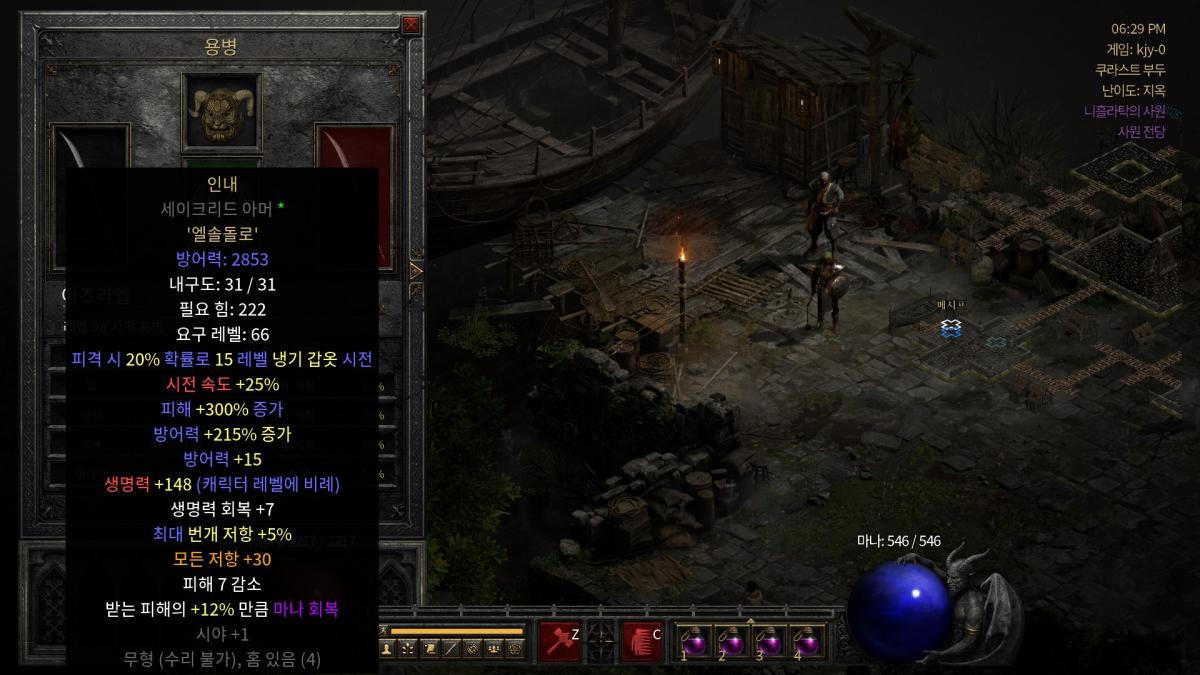Use the purple potion in belt slot 4
Image resolution: width=1200 pixels, height=675 pixels.
click(x=807, y=641)
